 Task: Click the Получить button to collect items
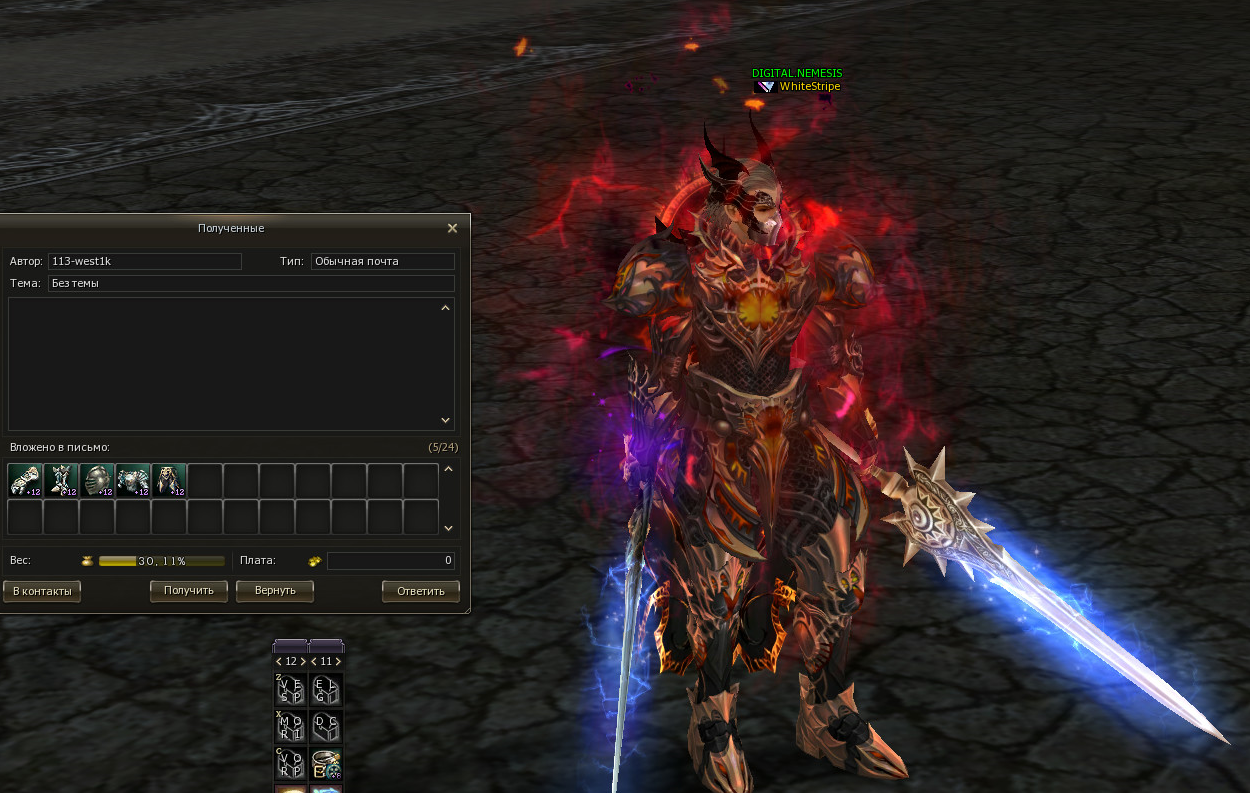pos(189,591)
